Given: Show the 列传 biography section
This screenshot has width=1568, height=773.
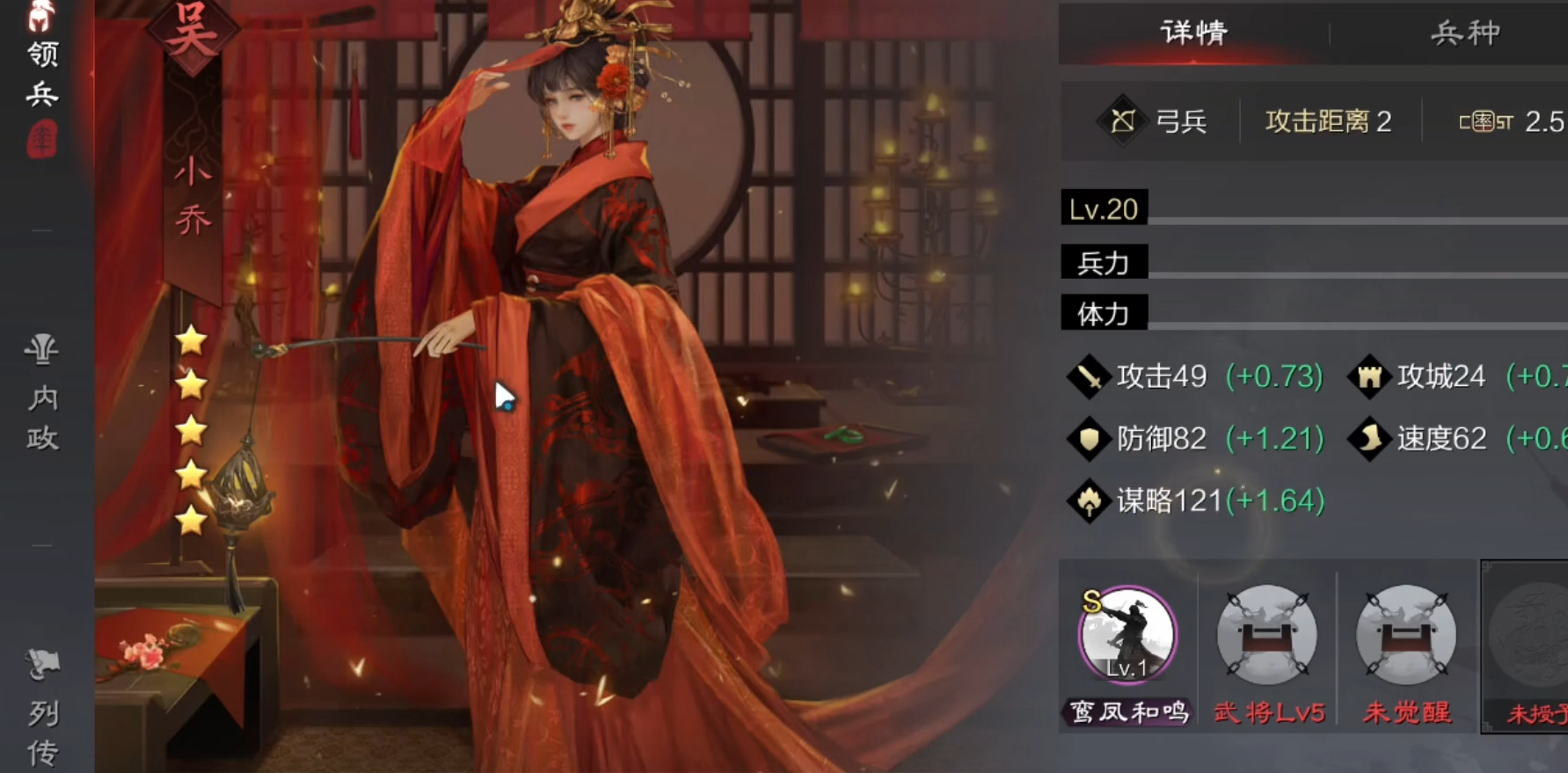Looking at the screenshot, I should pos(42,712).
